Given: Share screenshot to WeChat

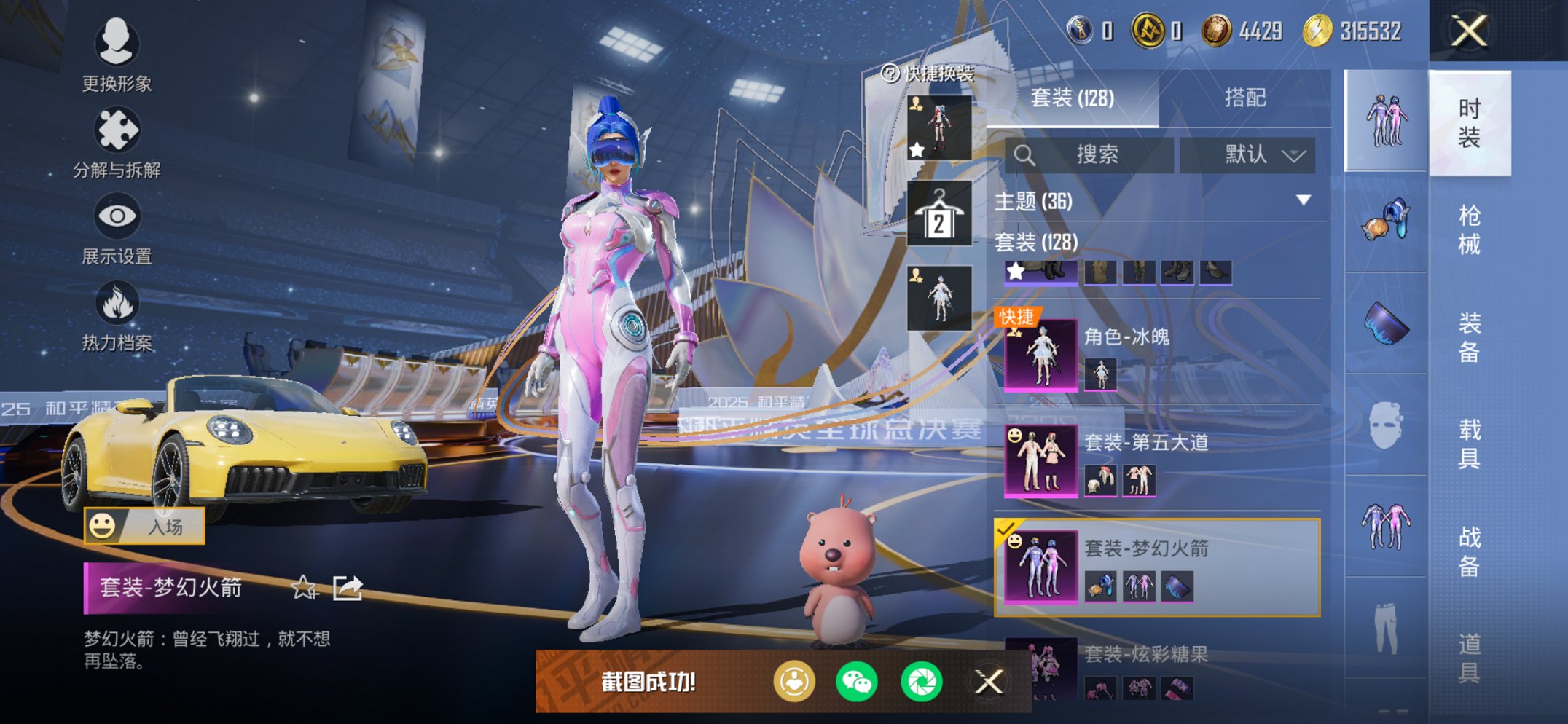Looking at the screenshot, I should (x=856, y=682).
